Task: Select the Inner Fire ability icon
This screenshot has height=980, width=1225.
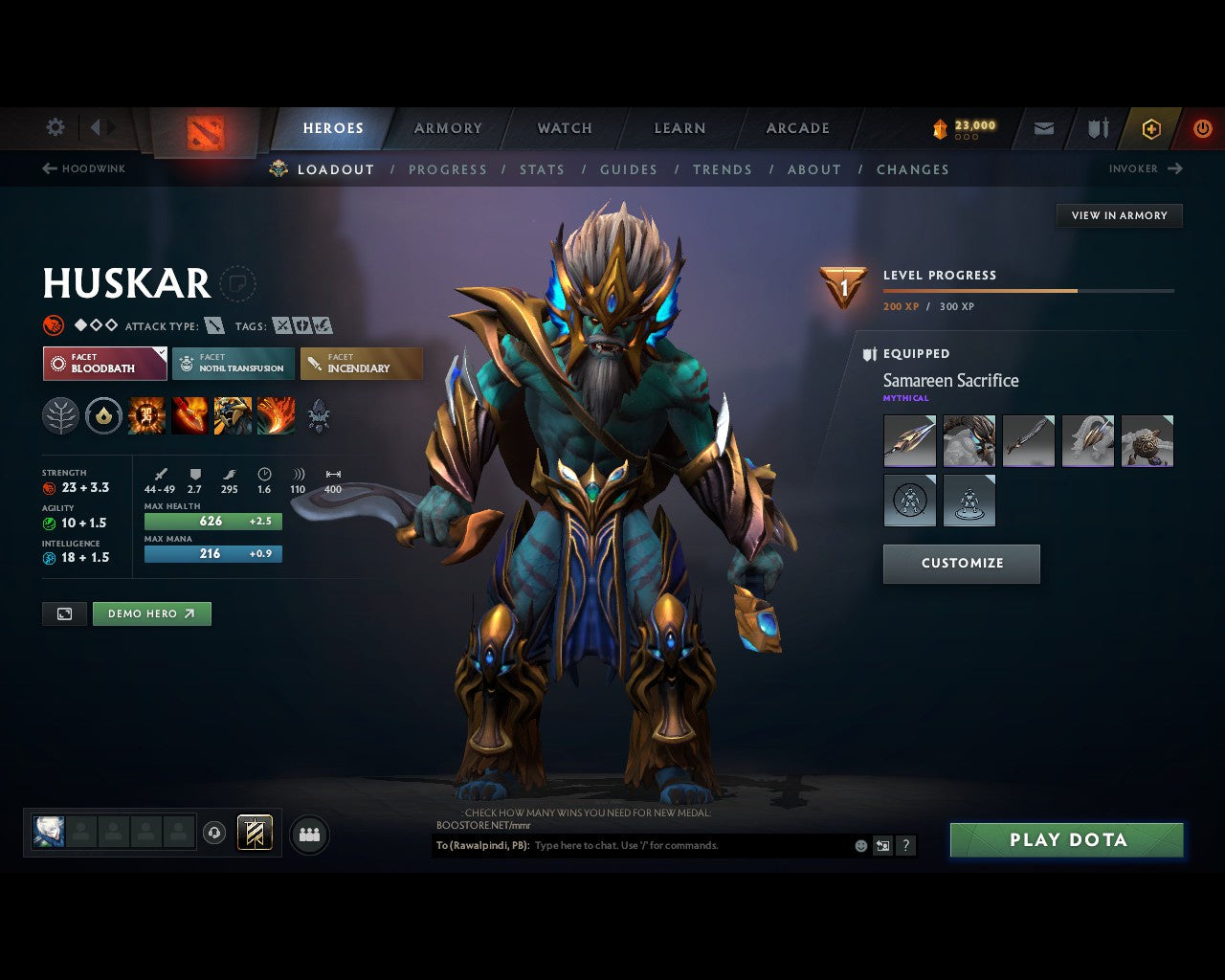Action: tap(146, 415)
